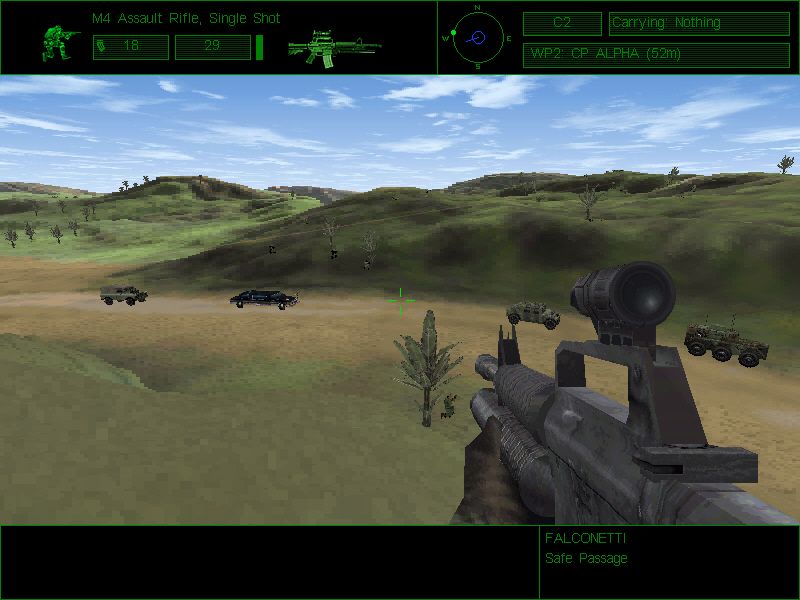Click the compass at the top

coord(477,37)
